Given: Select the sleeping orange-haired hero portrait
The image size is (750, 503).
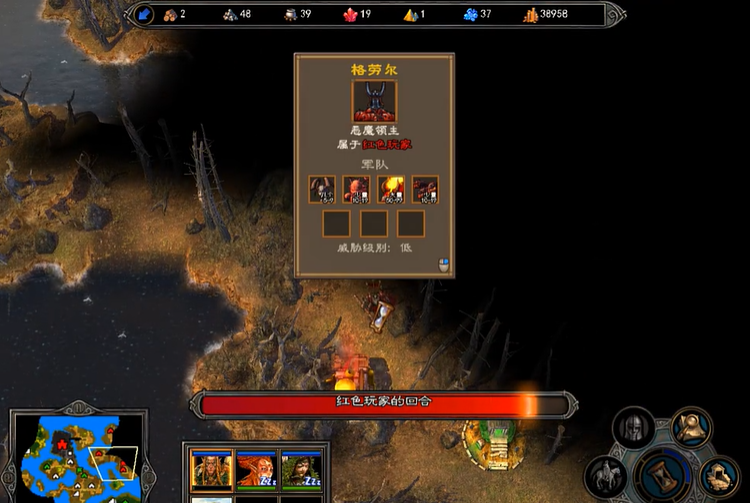Looking at the screenshot, I should pos(257,469).
